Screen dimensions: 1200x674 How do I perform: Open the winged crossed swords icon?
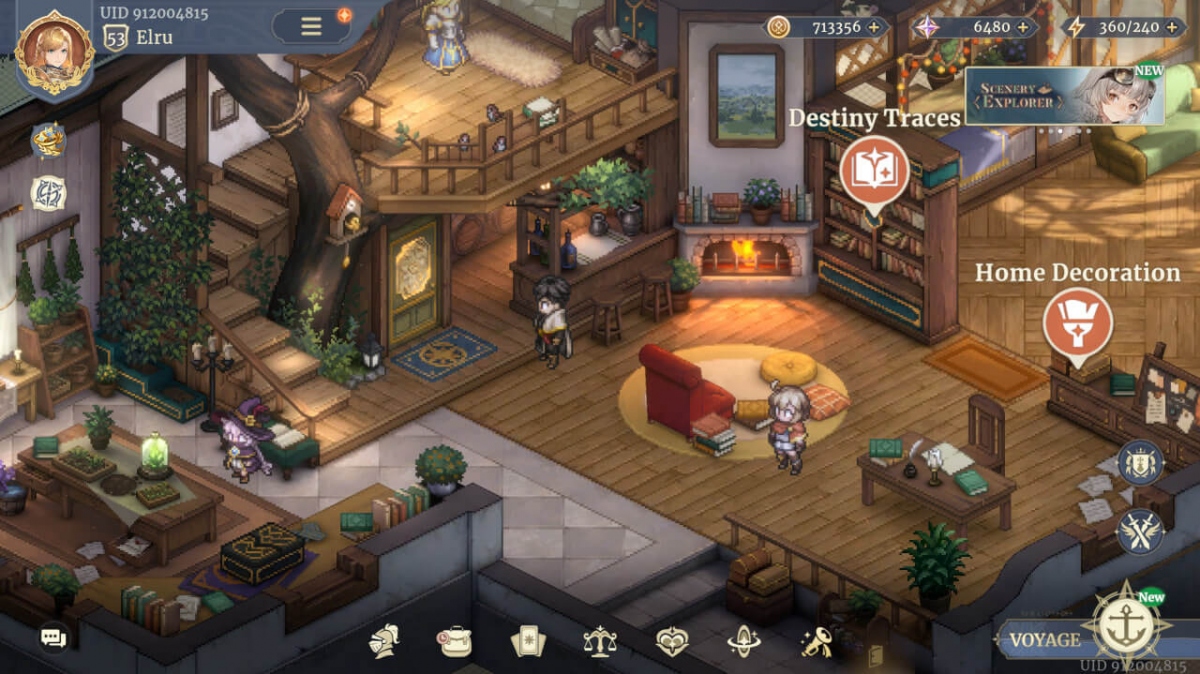[x=1140, y=531]
